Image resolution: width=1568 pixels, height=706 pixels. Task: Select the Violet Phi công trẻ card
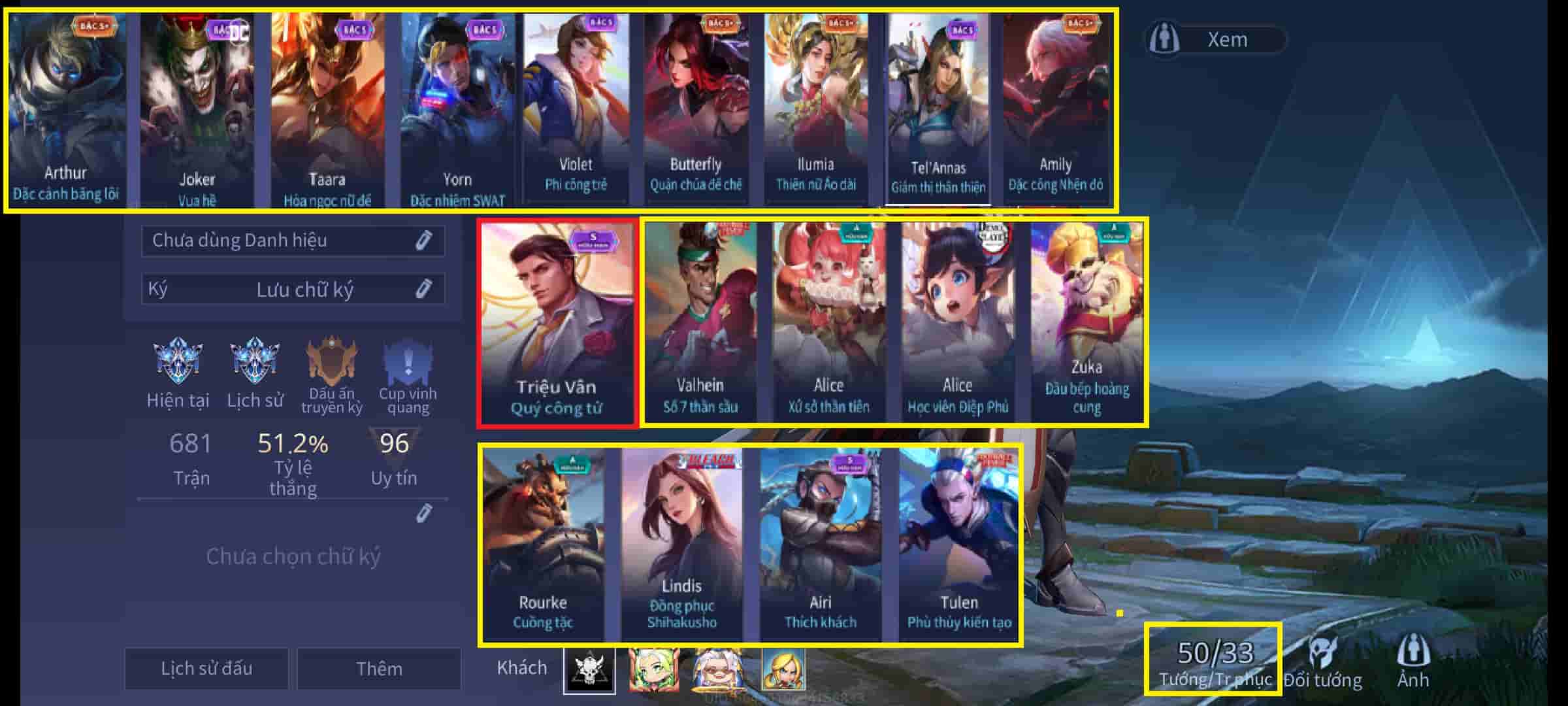(x=576, y=108)
